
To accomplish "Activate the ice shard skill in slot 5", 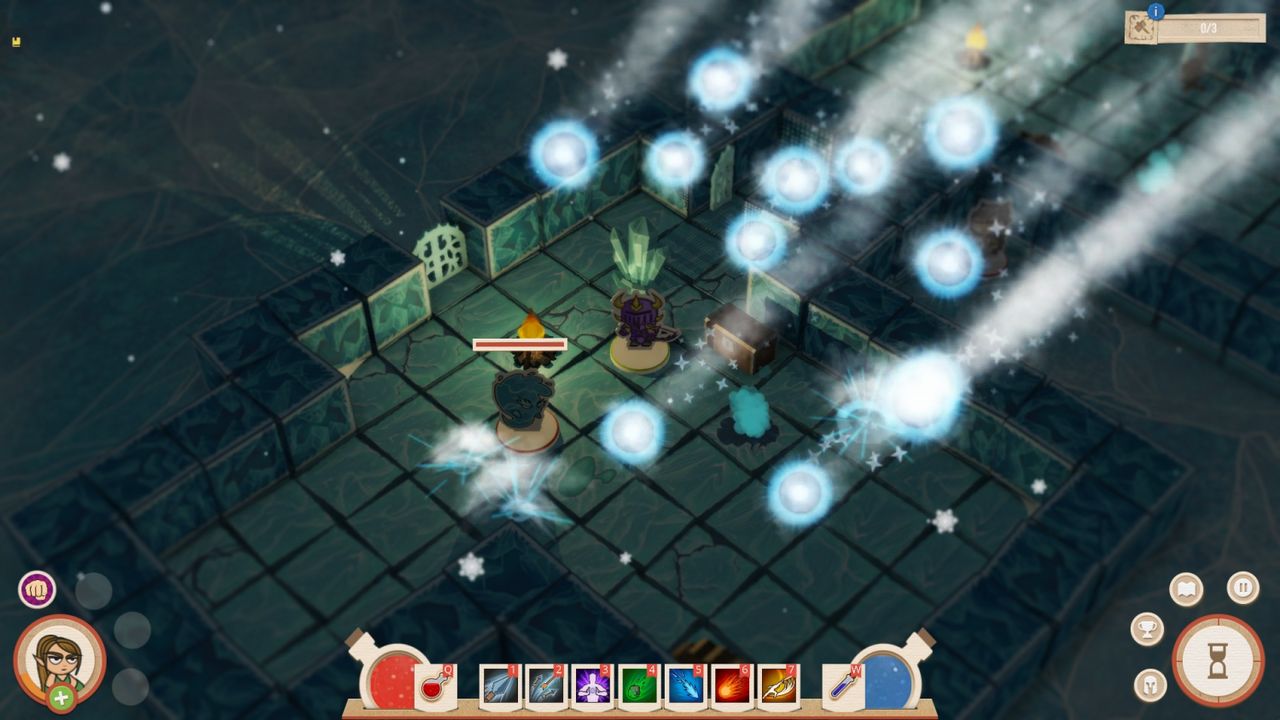I will click(x=684, y=686).
